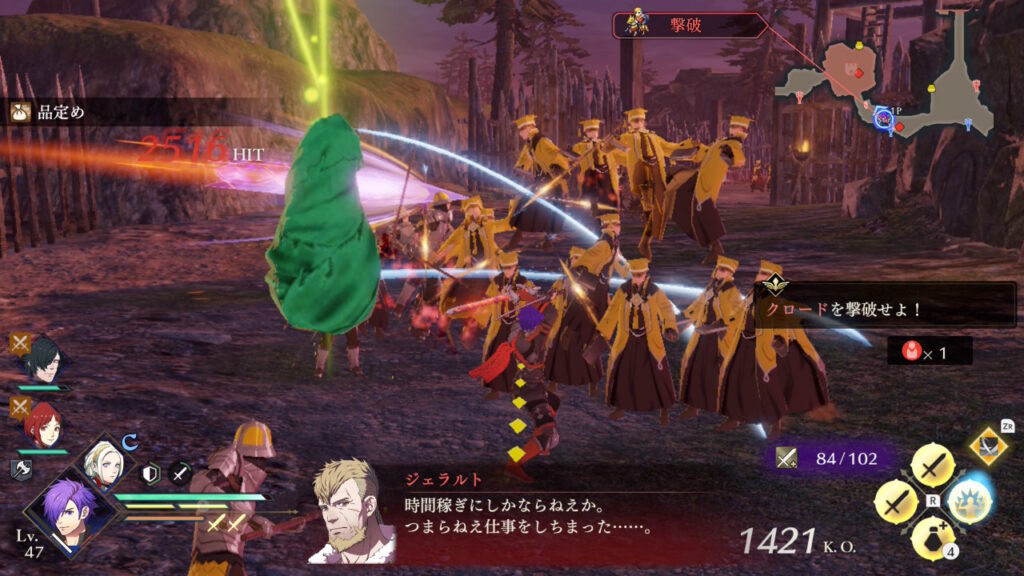Switch to the red-haired ally portrait
The height and width of the screenshot is (576, 1024).
point(43,422)
